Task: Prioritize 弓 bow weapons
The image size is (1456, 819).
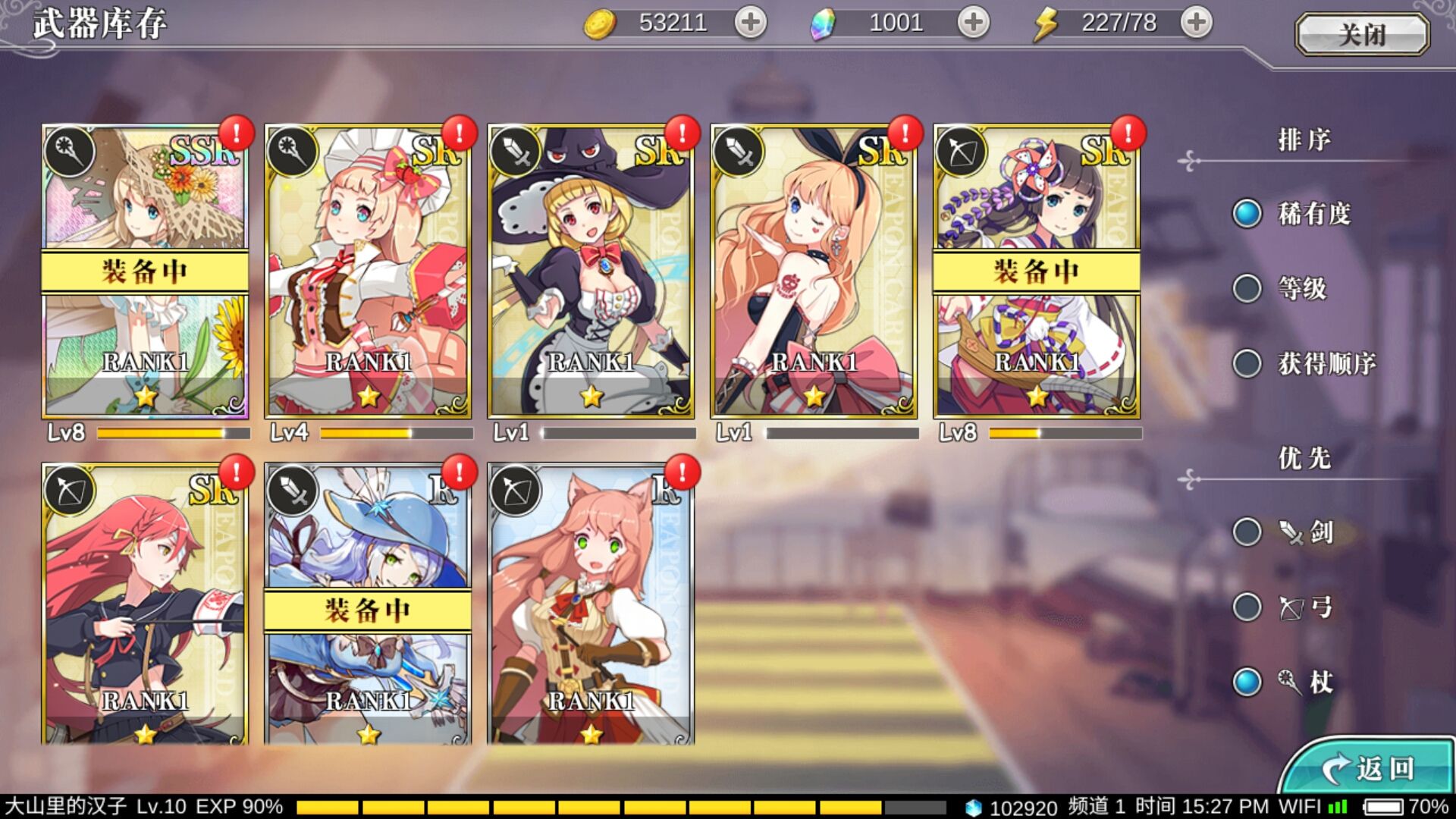Action: [1247, 607]
